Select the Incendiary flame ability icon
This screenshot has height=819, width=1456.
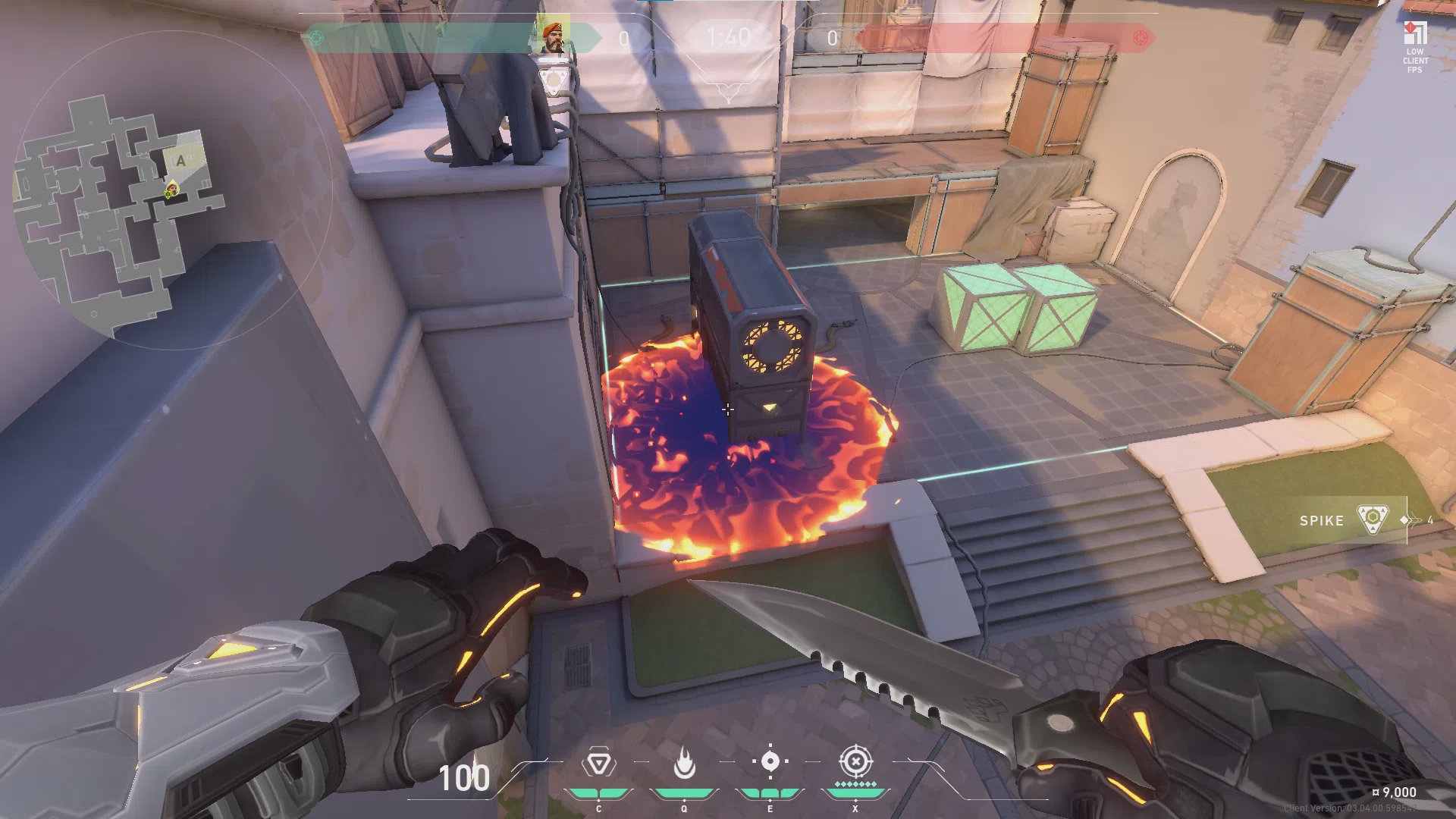pyautogui.click(x=684, y=763)
